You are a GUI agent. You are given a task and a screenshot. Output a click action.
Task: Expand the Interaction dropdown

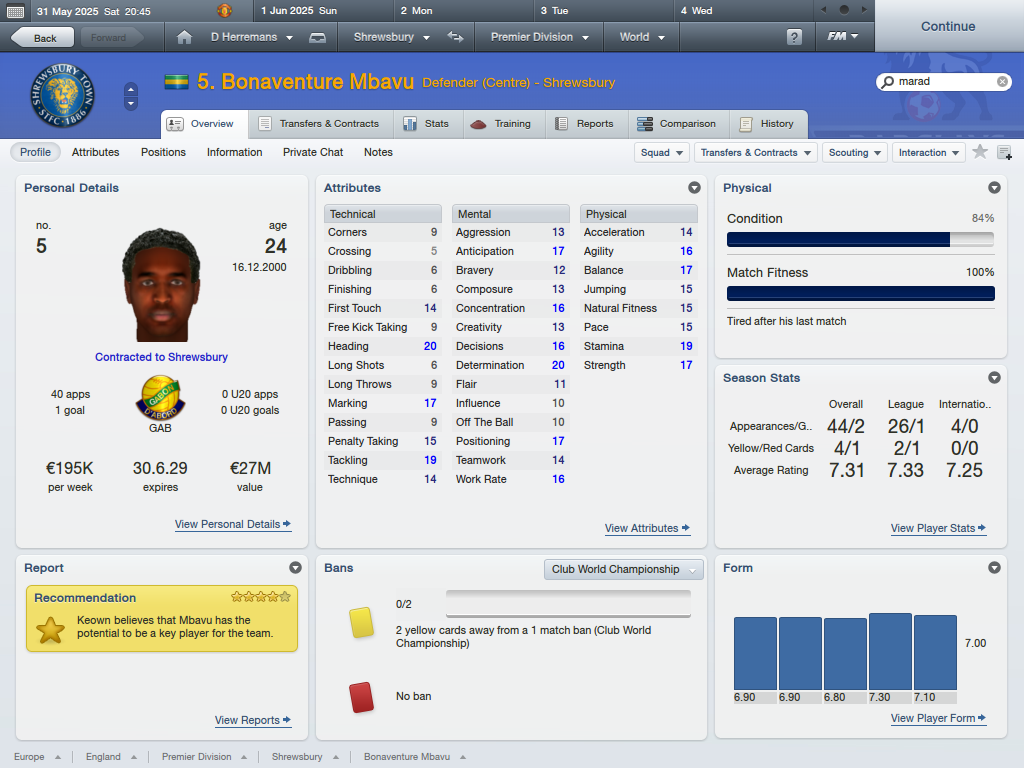929,153
